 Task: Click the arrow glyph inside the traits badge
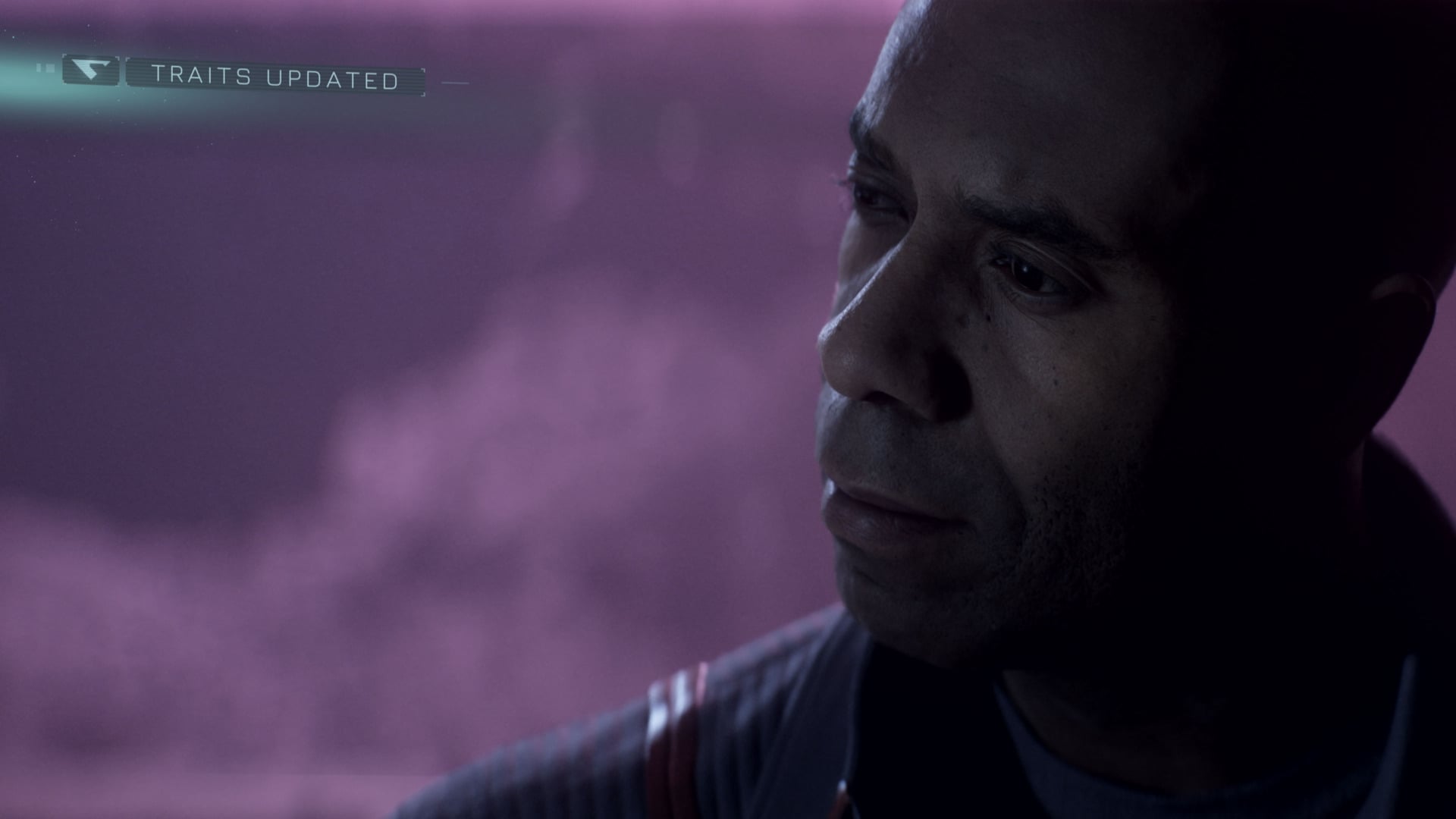[91, 70]
